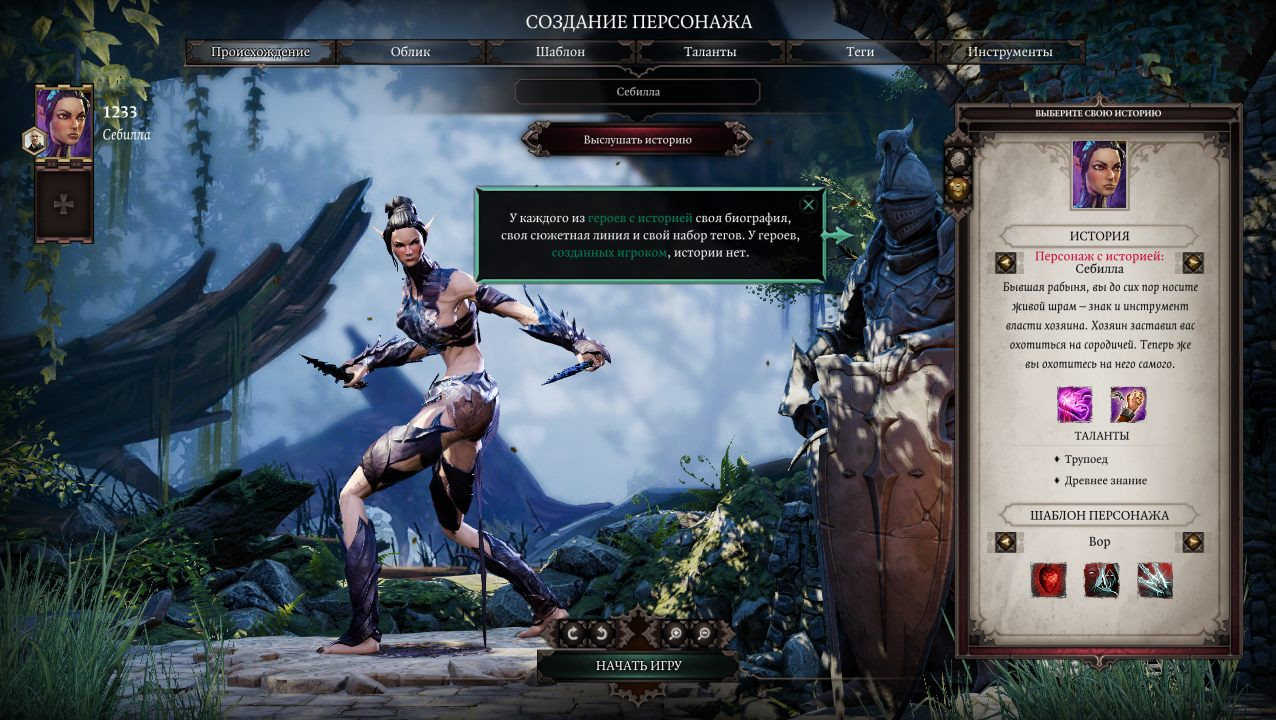
Task: Choose the next origin story
Action: click(x=1193, y=263)
